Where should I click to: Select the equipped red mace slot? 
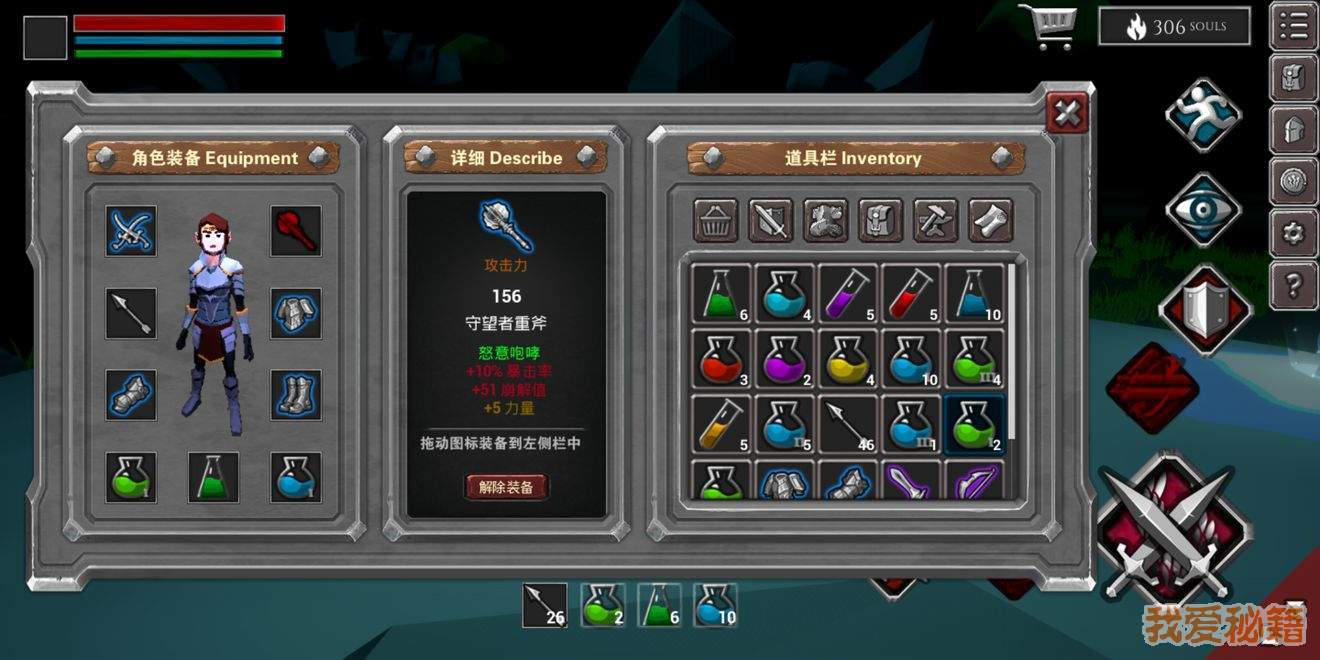click(296, 231)
